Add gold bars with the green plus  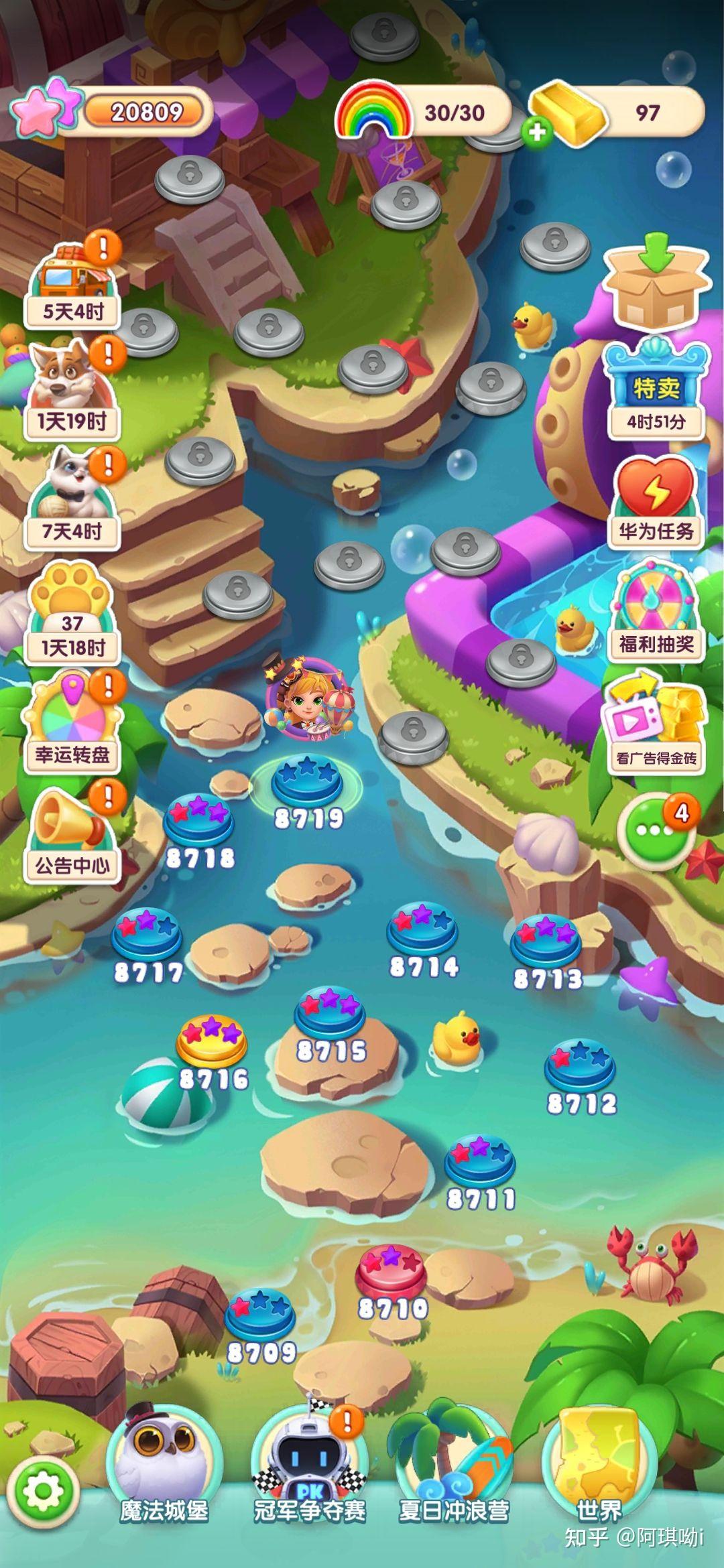pyautogui.click(x=537, y=132)
